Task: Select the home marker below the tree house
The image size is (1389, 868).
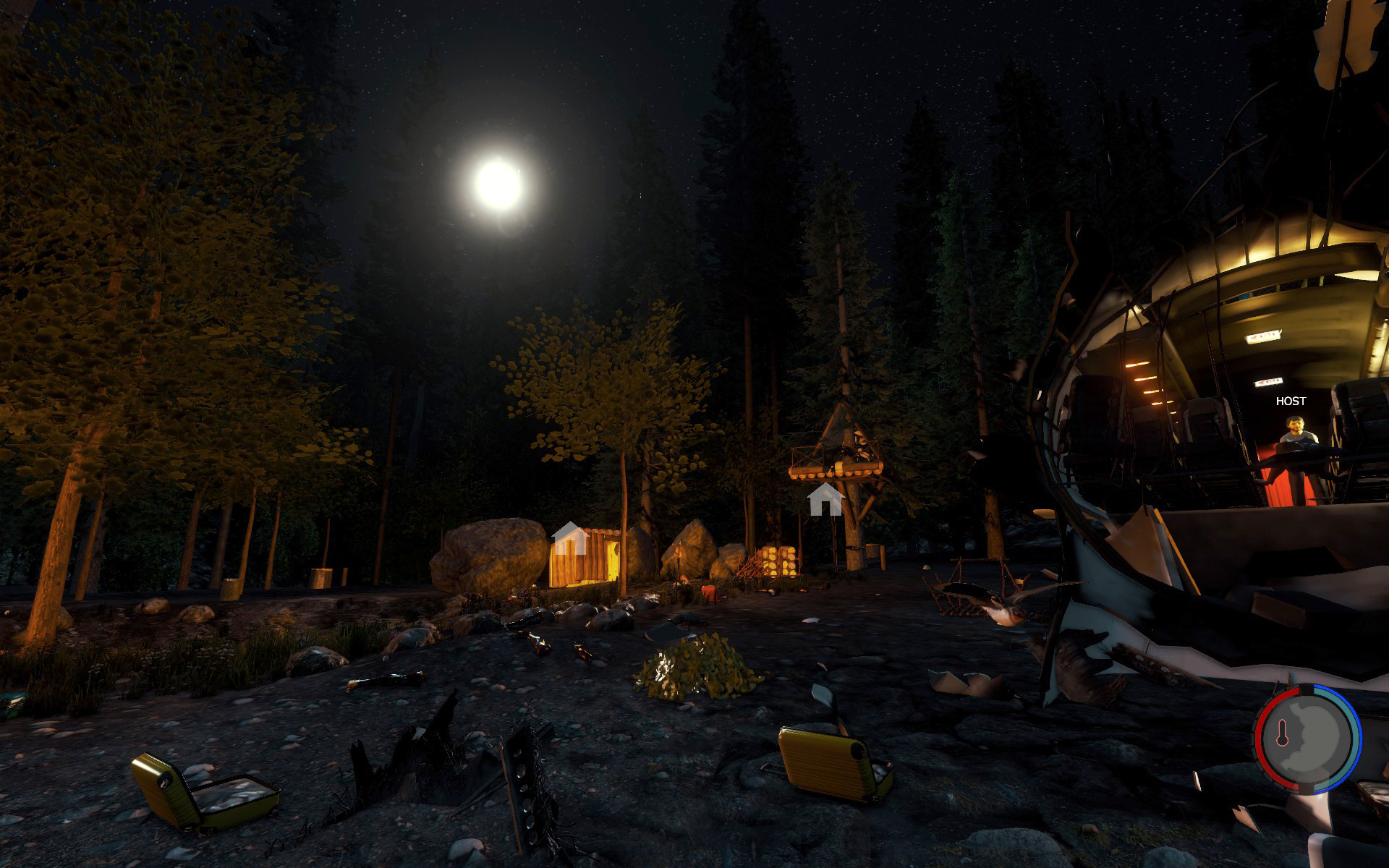Action: (825, 501)
